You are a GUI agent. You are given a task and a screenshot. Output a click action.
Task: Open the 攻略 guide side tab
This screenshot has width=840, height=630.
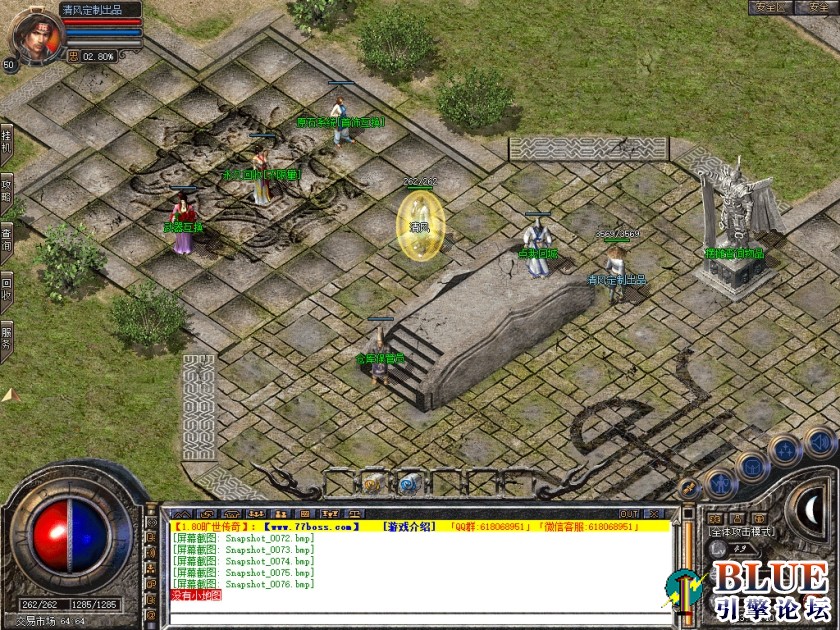point(6,190)
